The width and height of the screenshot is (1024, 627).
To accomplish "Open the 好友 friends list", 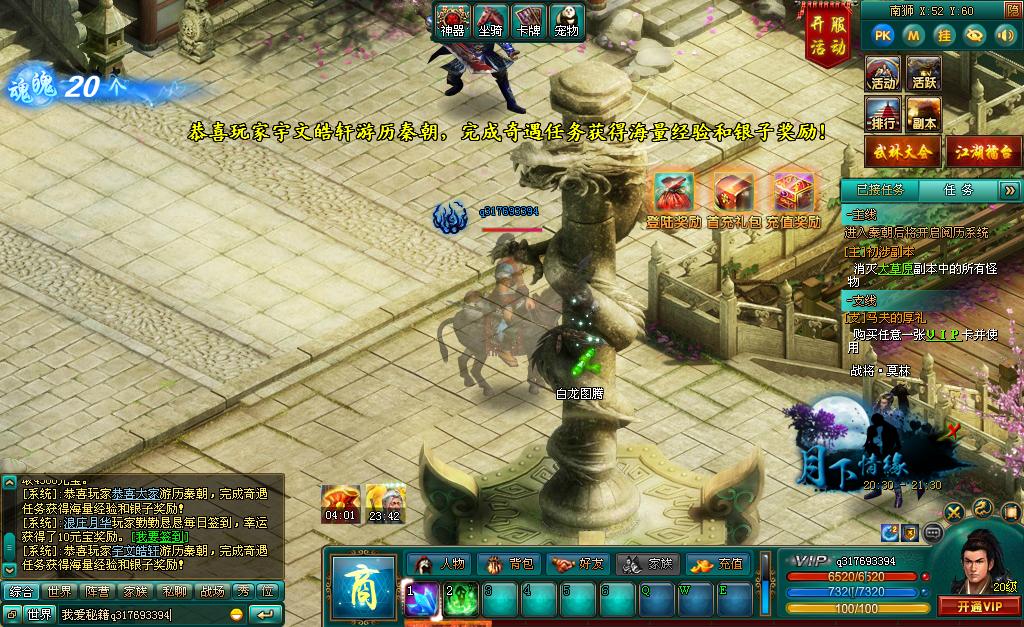I will coord(580,564).
